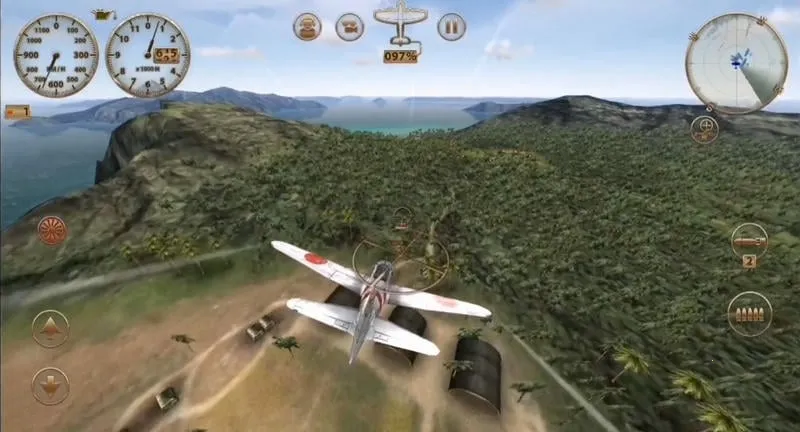
Task: Tap the crosshair target button below the radar
Action: pyautogui.click(x=704, y=130)
